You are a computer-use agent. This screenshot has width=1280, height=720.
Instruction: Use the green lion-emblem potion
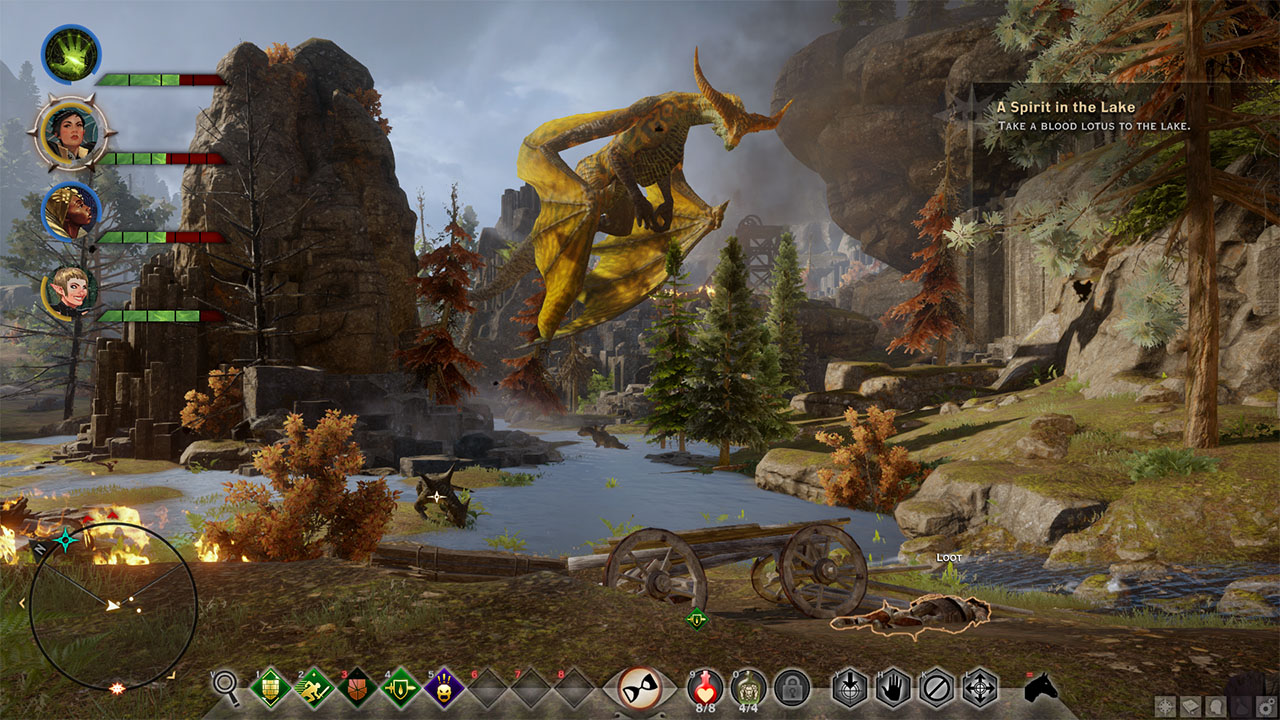748,687
